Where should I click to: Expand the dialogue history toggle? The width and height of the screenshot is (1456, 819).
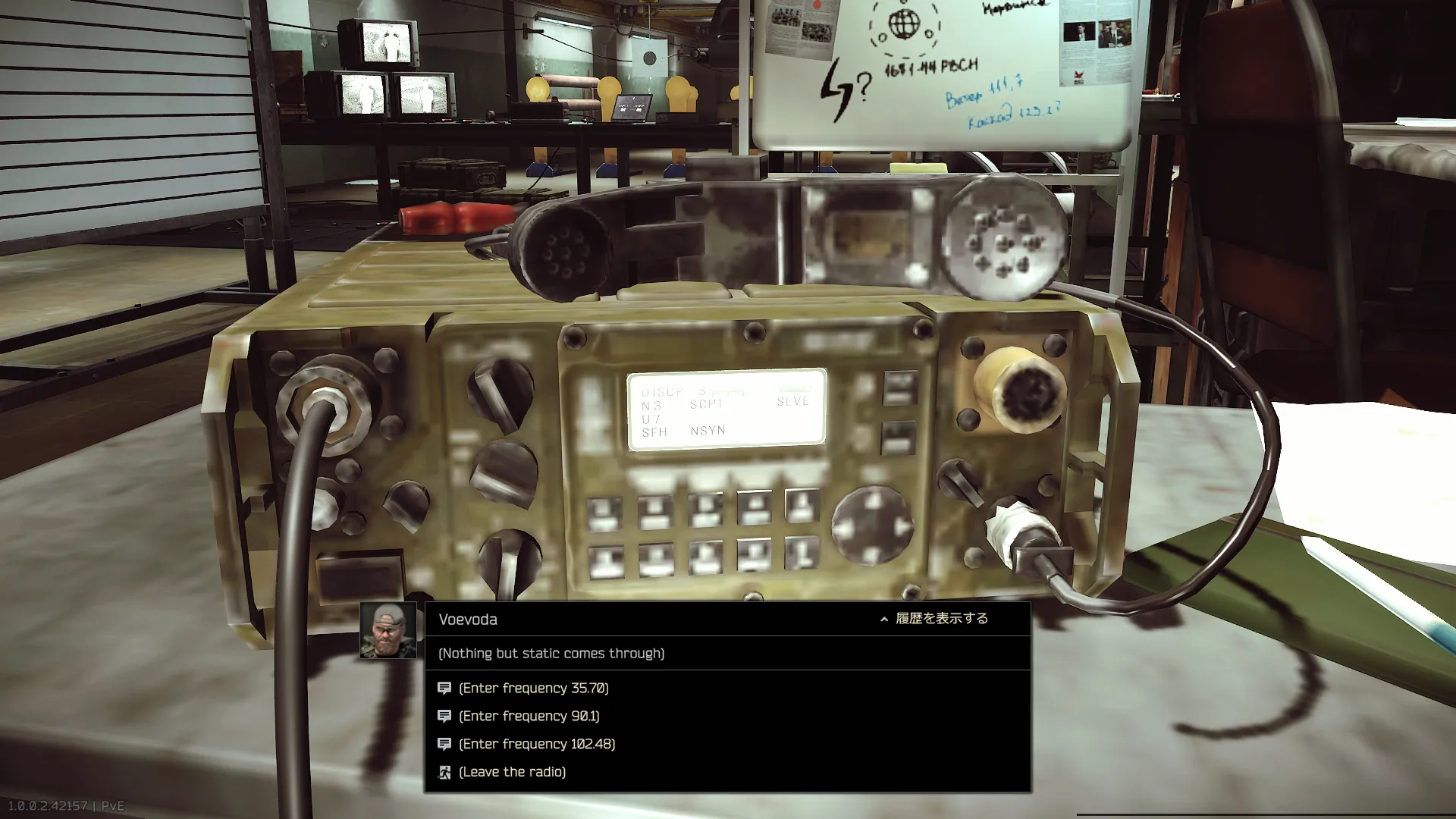[934, 619]
